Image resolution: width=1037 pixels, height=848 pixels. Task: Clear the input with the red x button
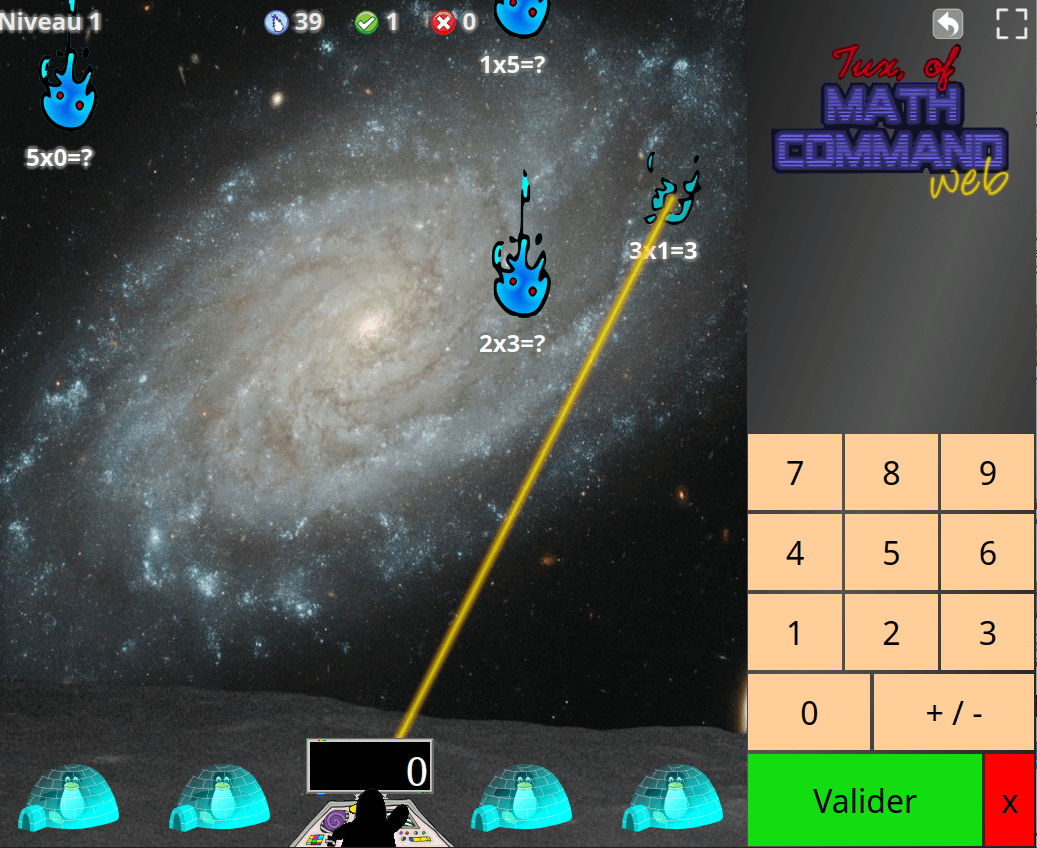tap(1010, 801)
